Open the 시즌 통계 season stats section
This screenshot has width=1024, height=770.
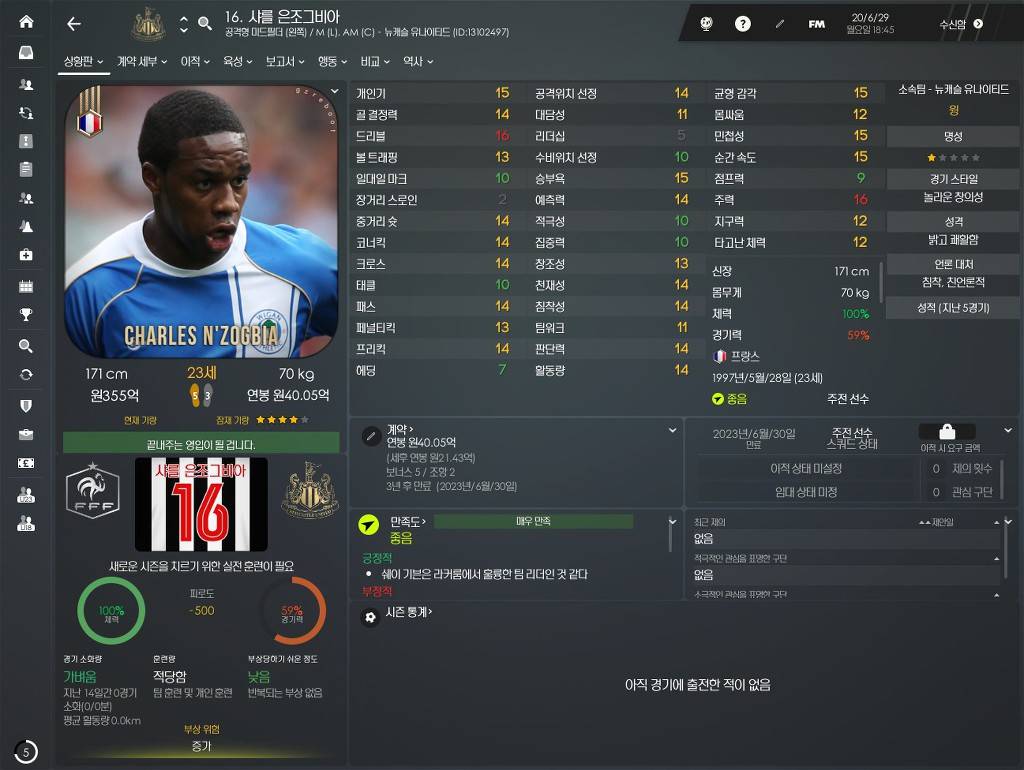point(410,612)
